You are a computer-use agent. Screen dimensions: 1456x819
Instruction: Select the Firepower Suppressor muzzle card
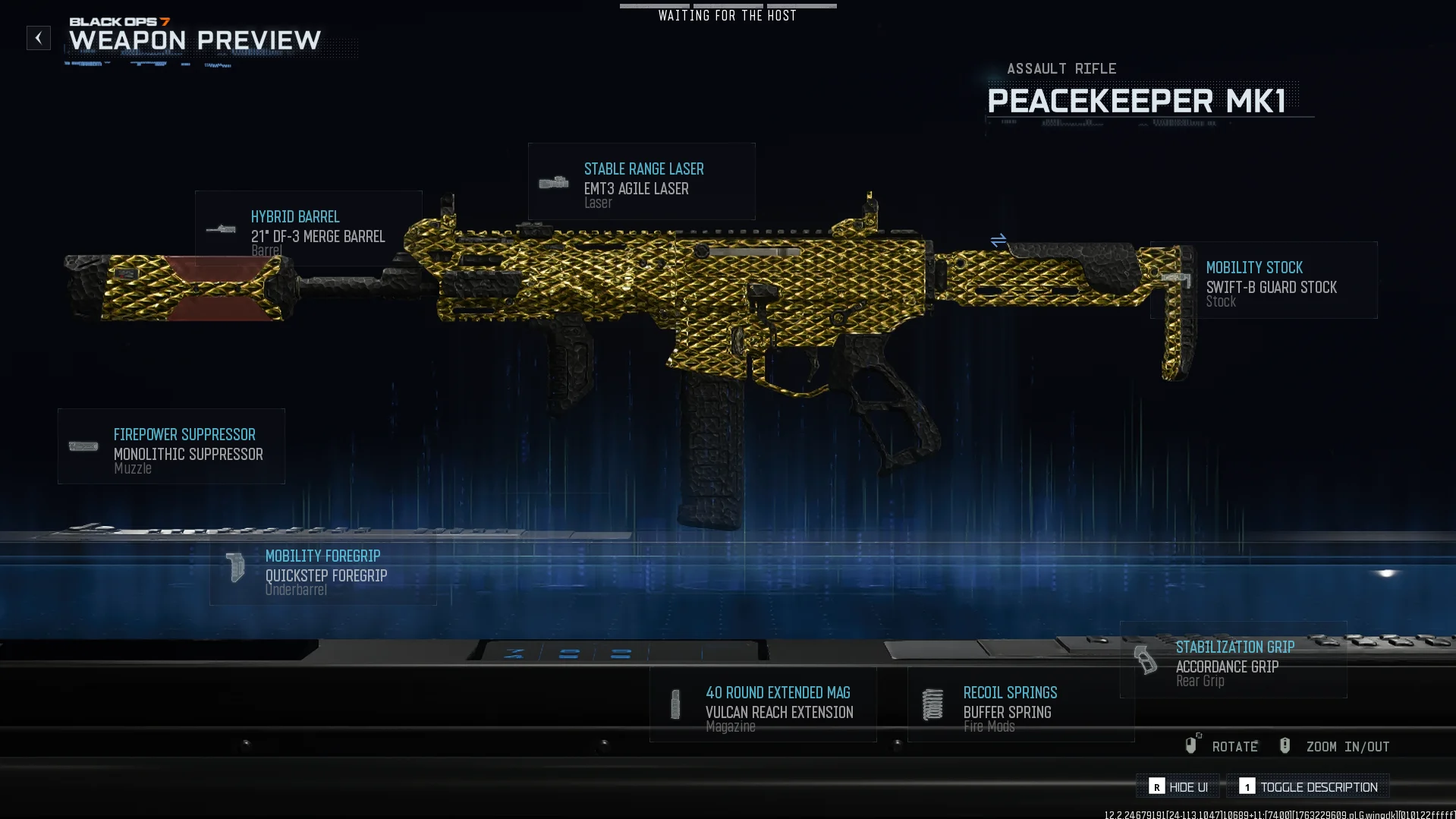point(171,446)
